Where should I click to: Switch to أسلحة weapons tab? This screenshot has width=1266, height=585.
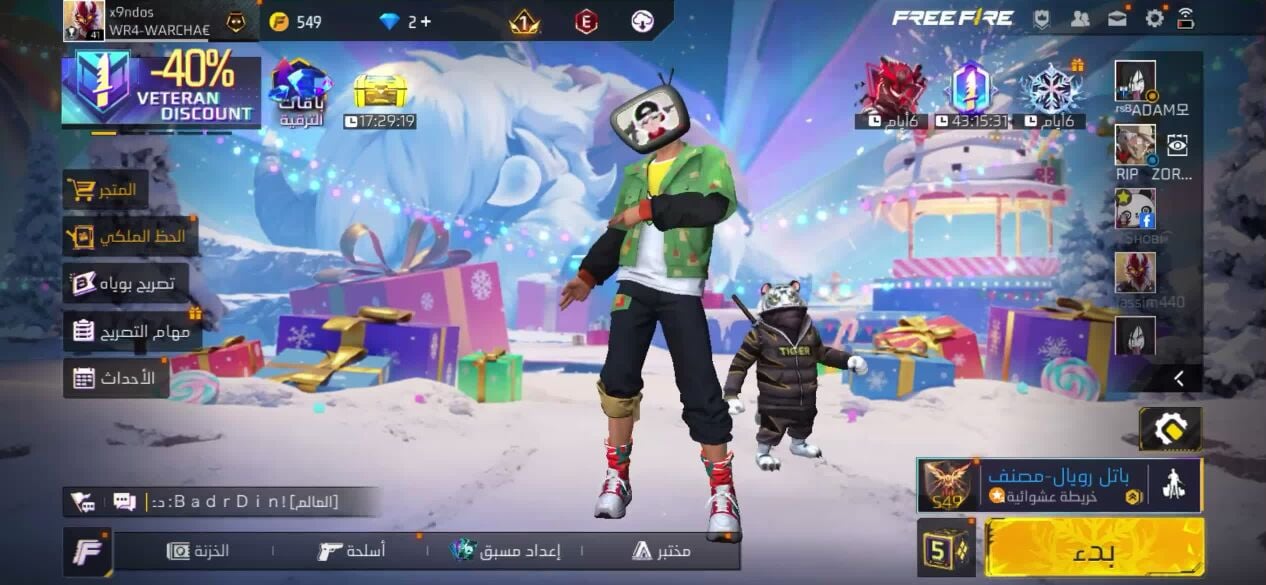tap(352, 551)
